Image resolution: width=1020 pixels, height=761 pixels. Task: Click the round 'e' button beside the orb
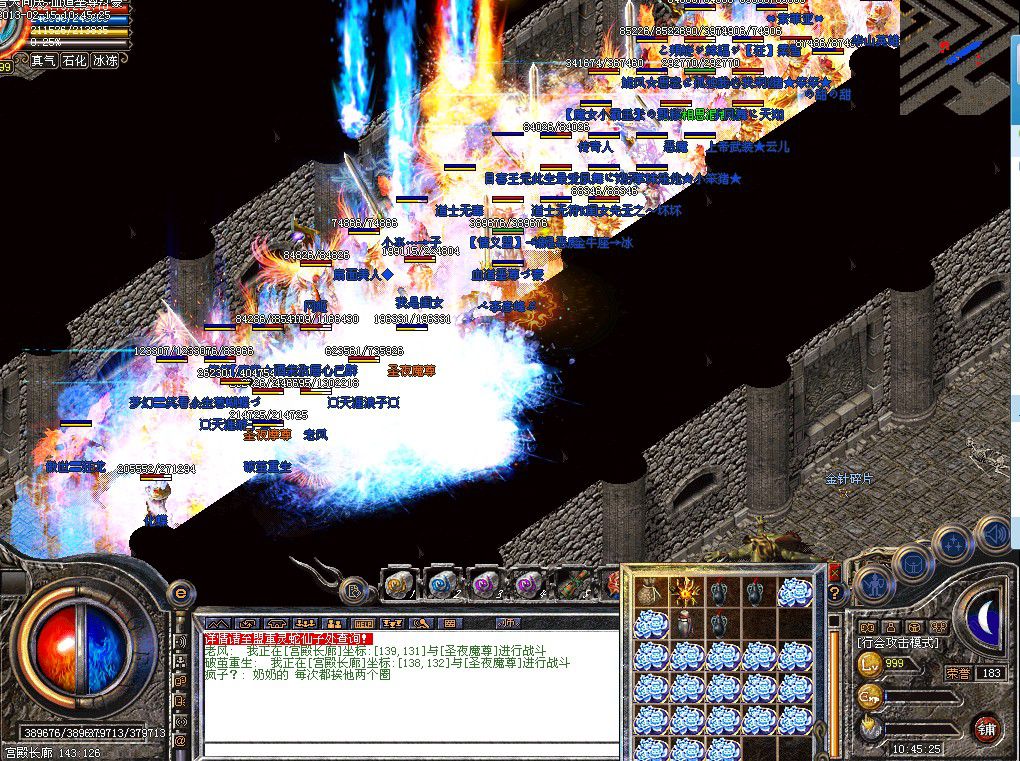pyautogui.click(x=181, y=592)
